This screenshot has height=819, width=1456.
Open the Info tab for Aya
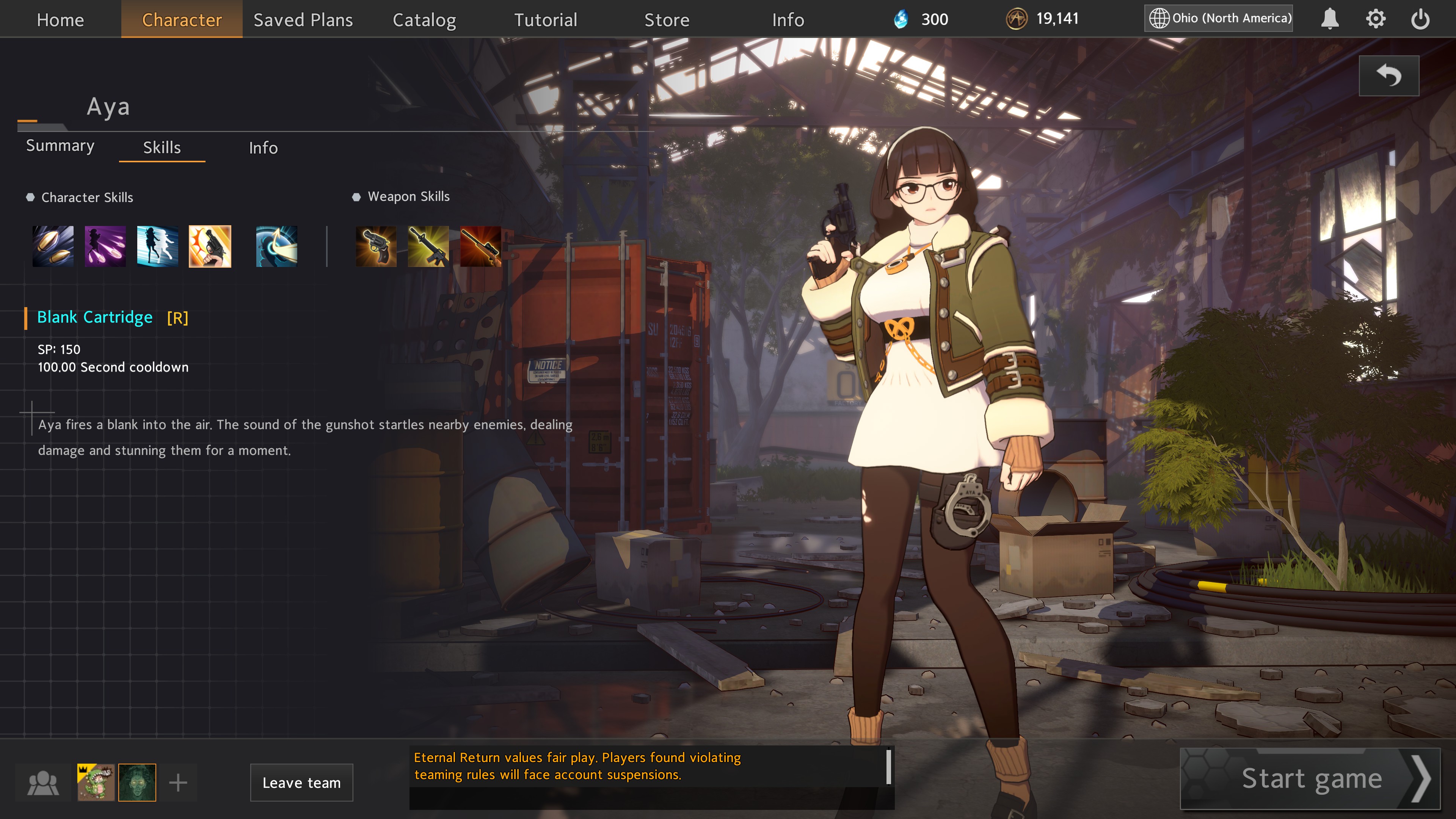264,147
